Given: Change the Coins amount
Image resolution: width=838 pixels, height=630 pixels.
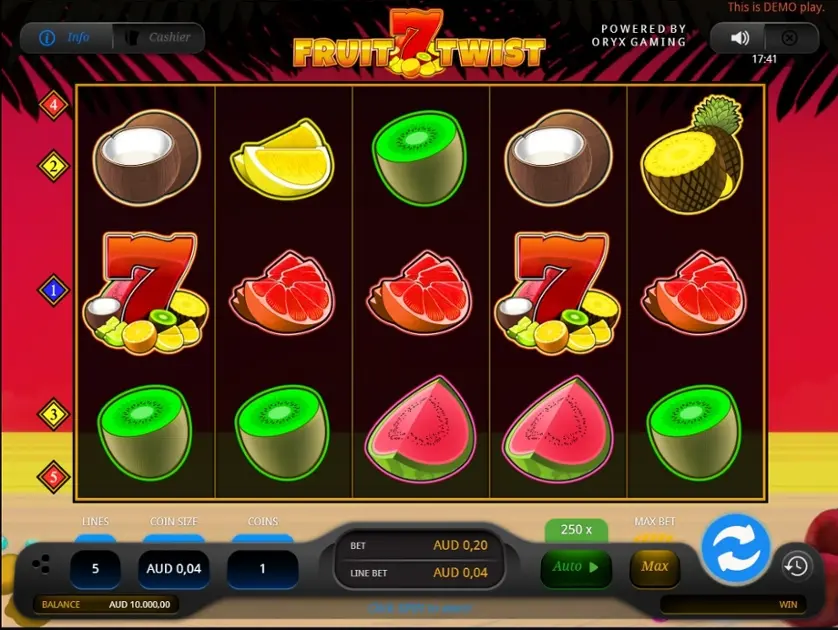Looking at the screenshot, I should [263, 569].
